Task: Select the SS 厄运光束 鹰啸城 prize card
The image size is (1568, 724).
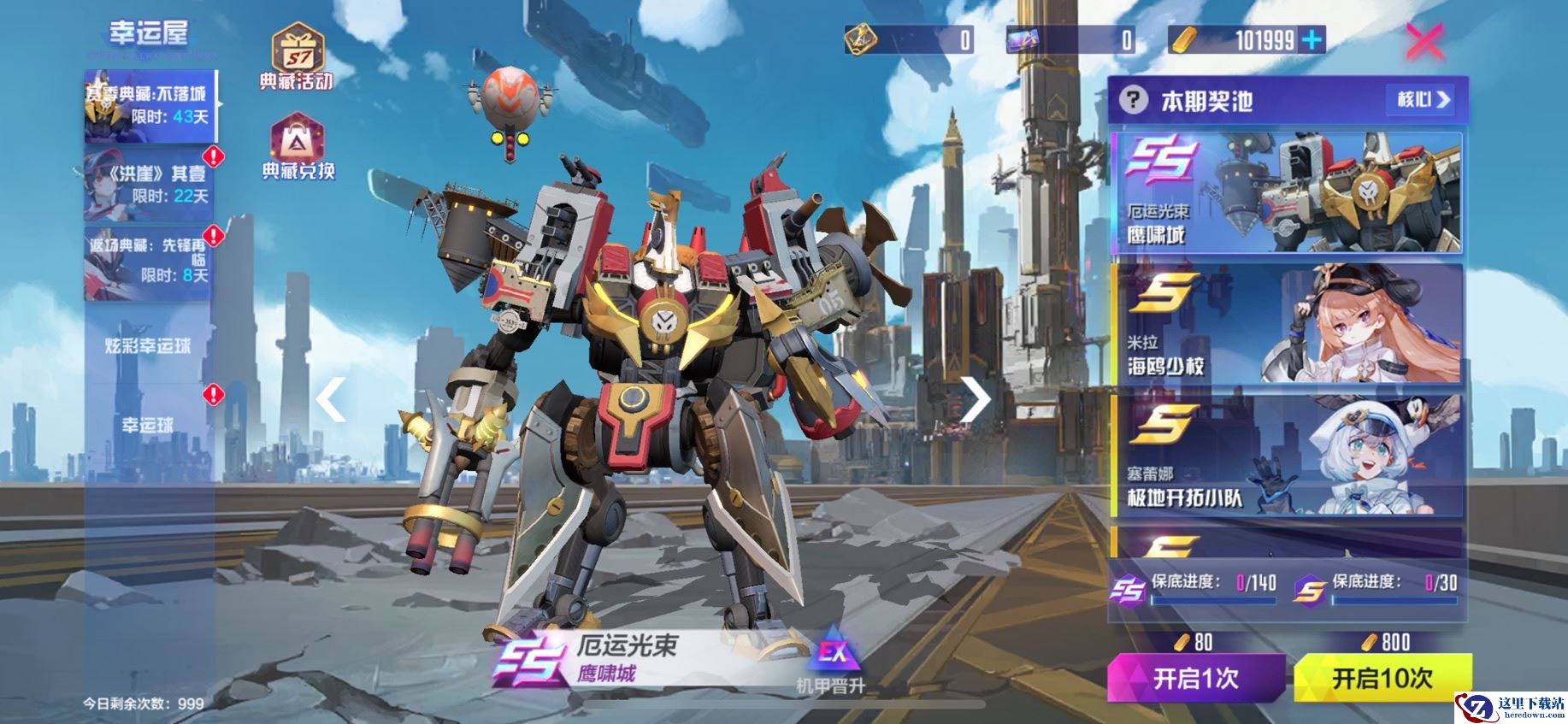Action: (1286, 193)
